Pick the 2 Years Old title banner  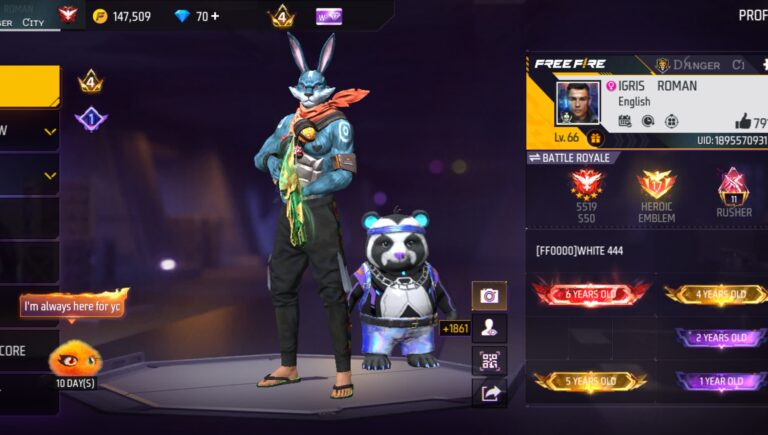(721, 338)
